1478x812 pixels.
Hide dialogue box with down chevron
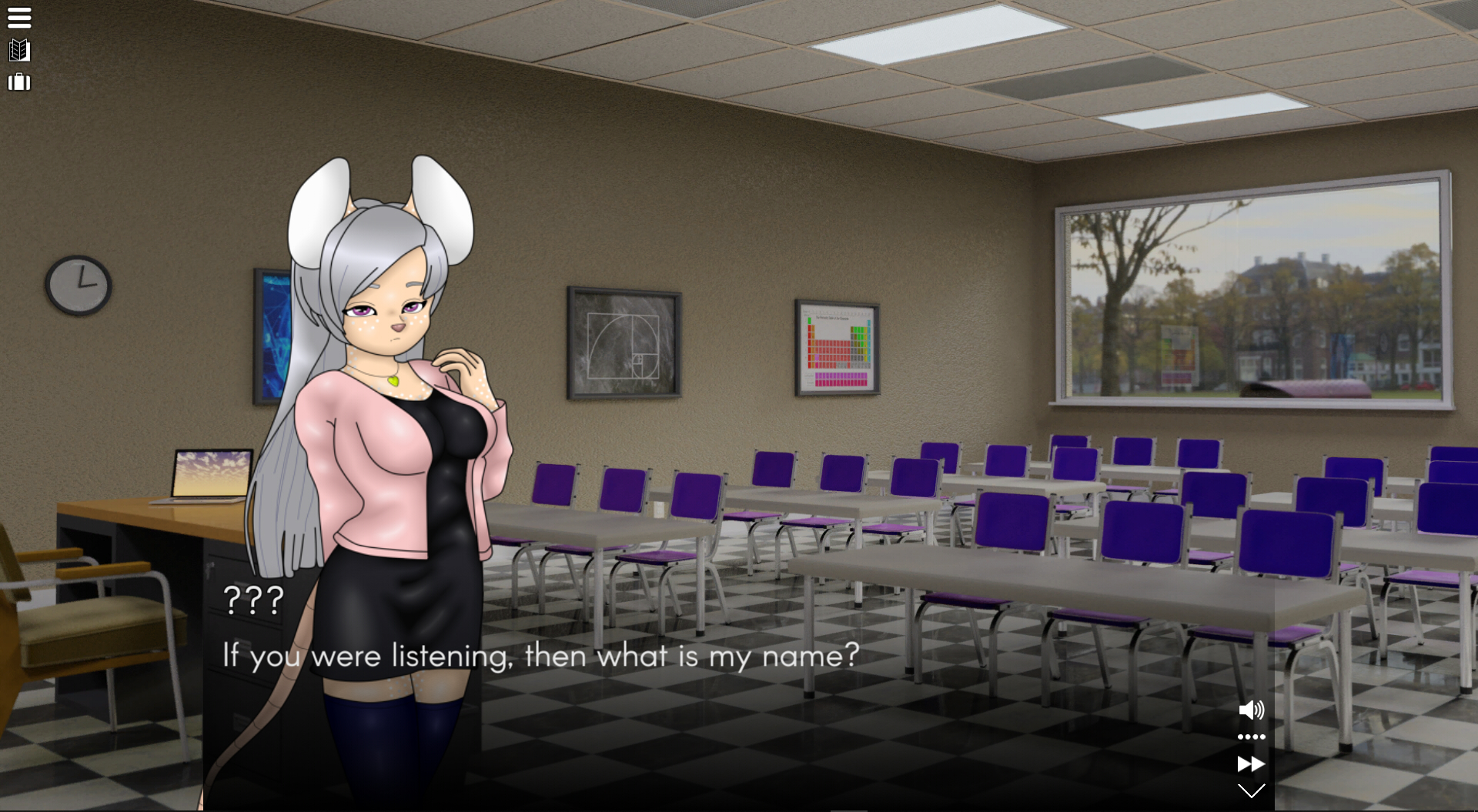coord(1251,790)
